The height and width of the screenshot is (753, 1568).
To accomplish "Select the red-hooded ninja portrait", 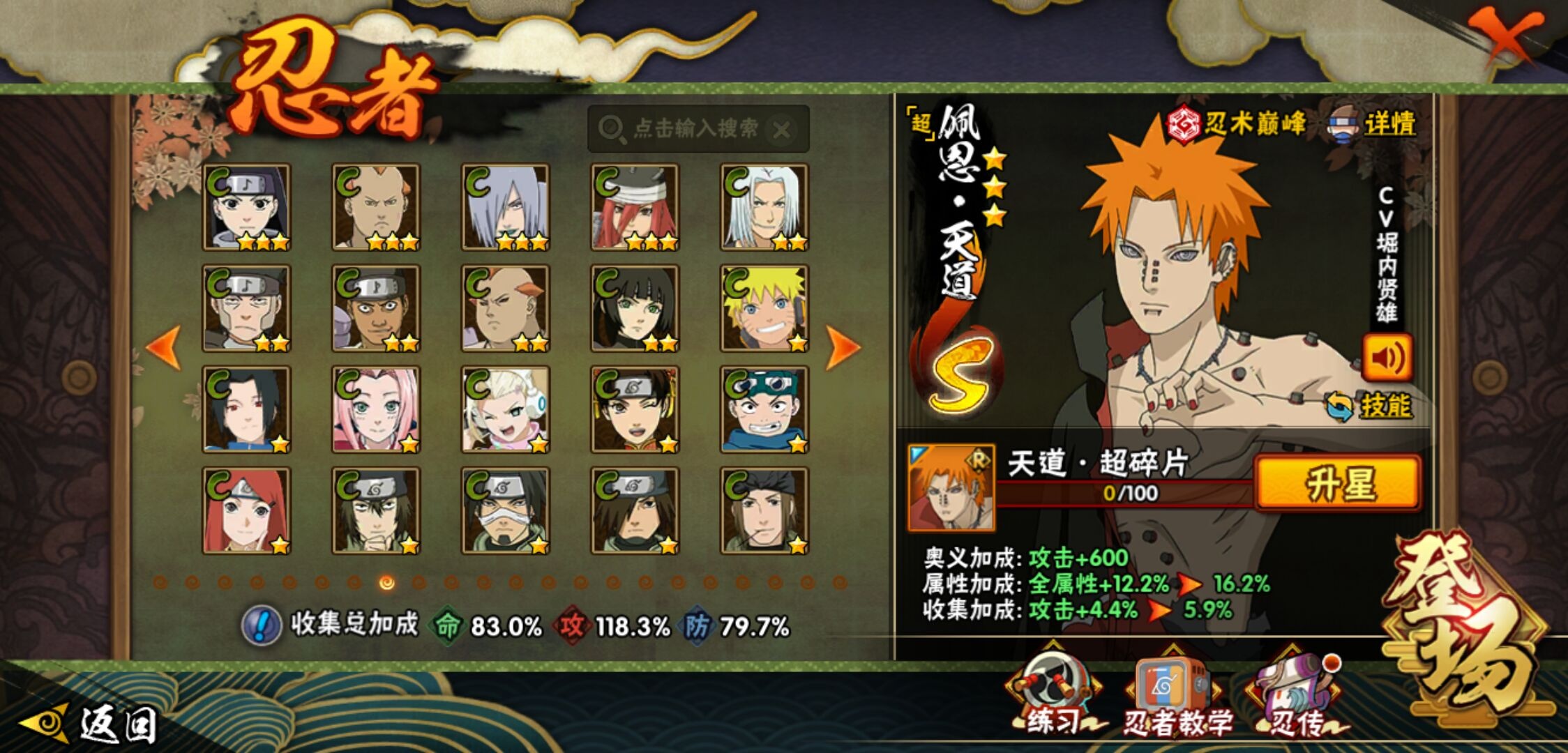I will (x=246, y=510).
